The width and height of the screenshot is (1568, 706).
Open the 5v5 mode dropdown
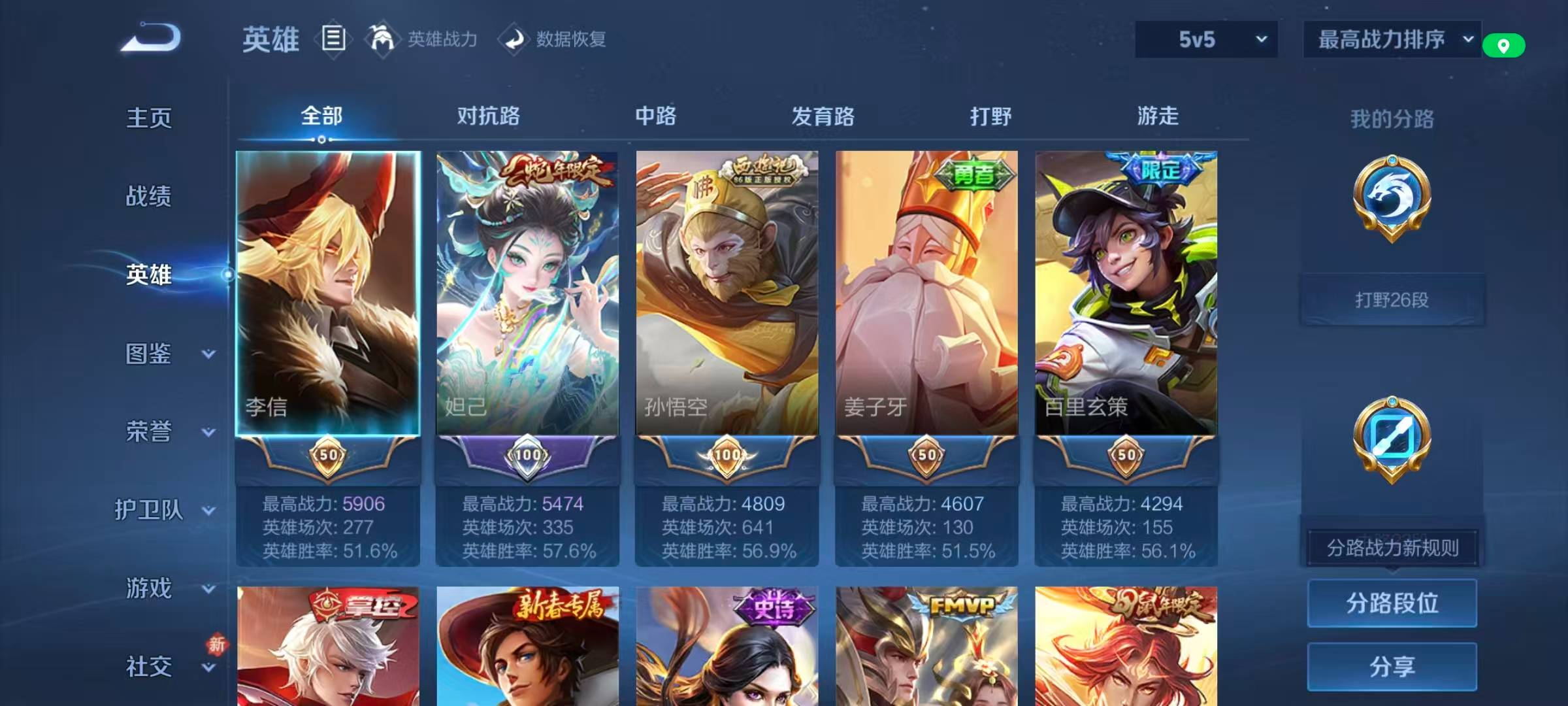click(1205, 39)
